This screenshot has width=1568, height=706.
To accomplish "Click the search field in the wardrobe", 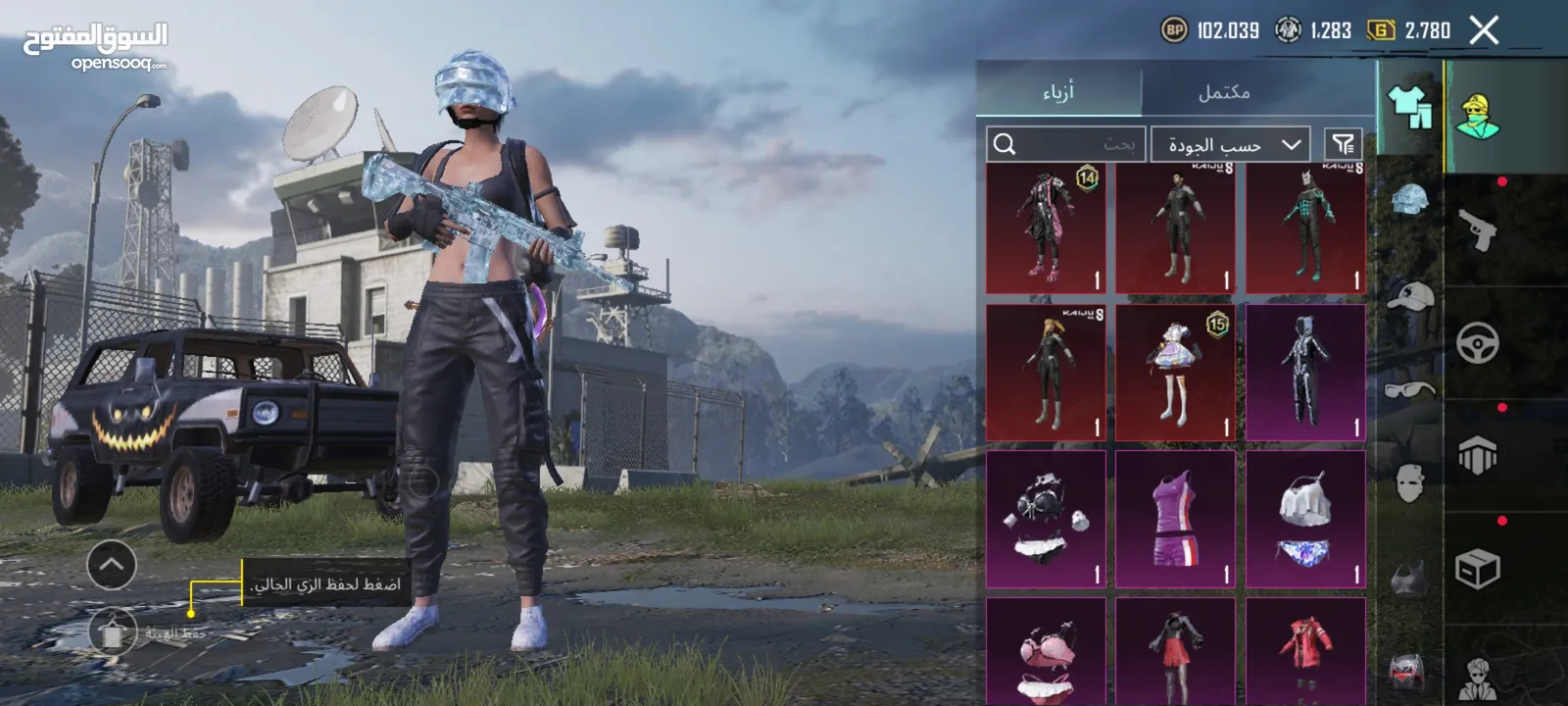I will (x=1065, y=145).
